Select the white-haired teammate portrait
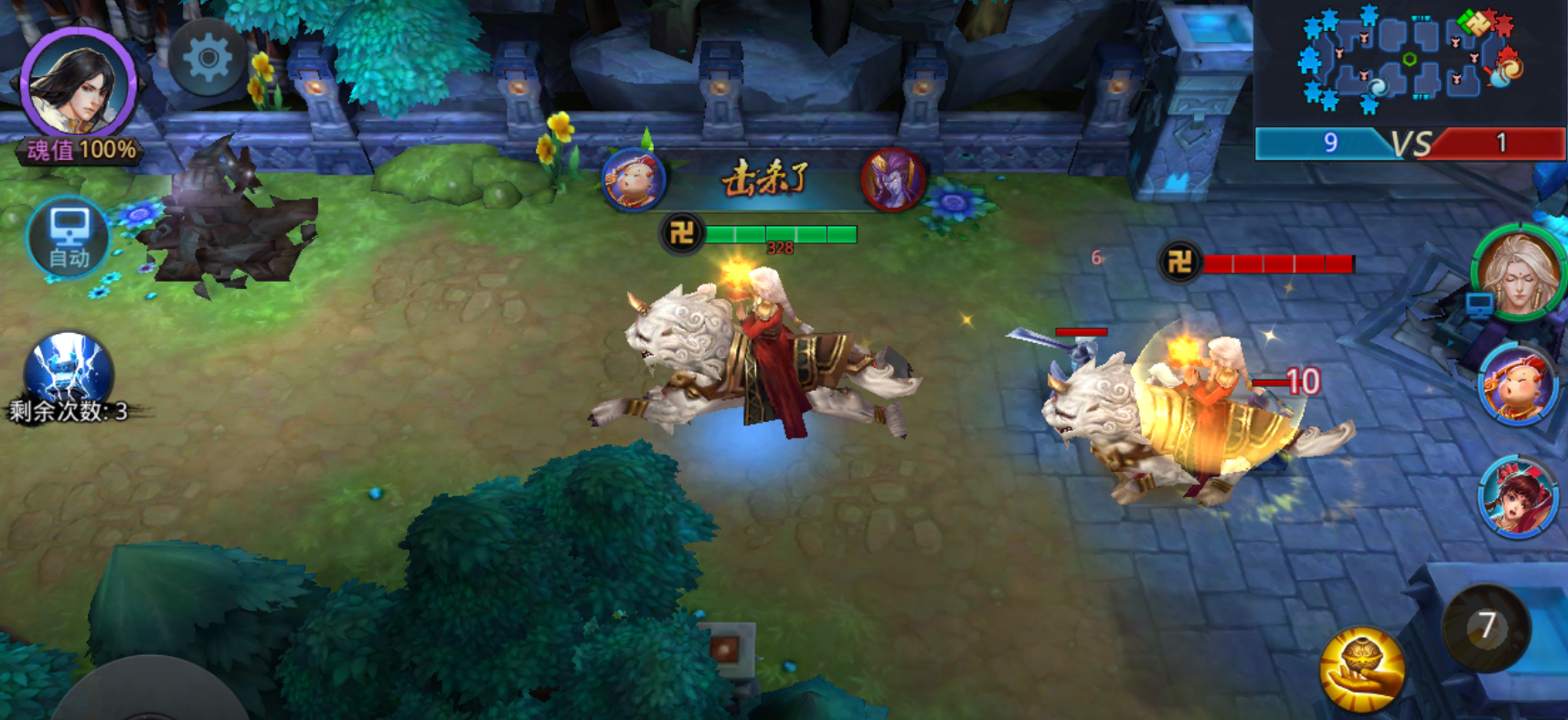 [x=1519, y=272]
